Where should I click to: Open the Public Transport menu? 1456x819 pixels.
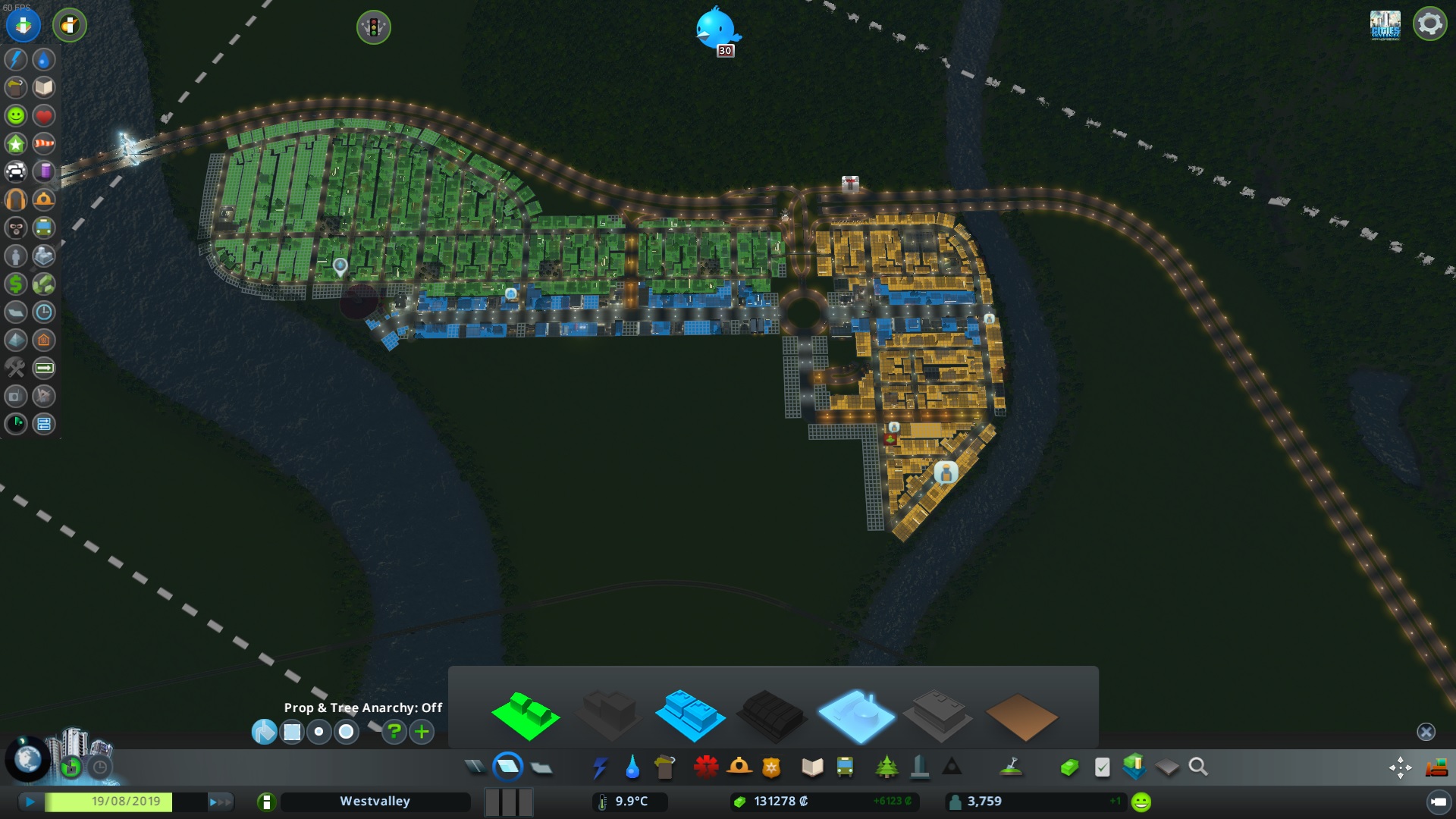pos(845,767)
